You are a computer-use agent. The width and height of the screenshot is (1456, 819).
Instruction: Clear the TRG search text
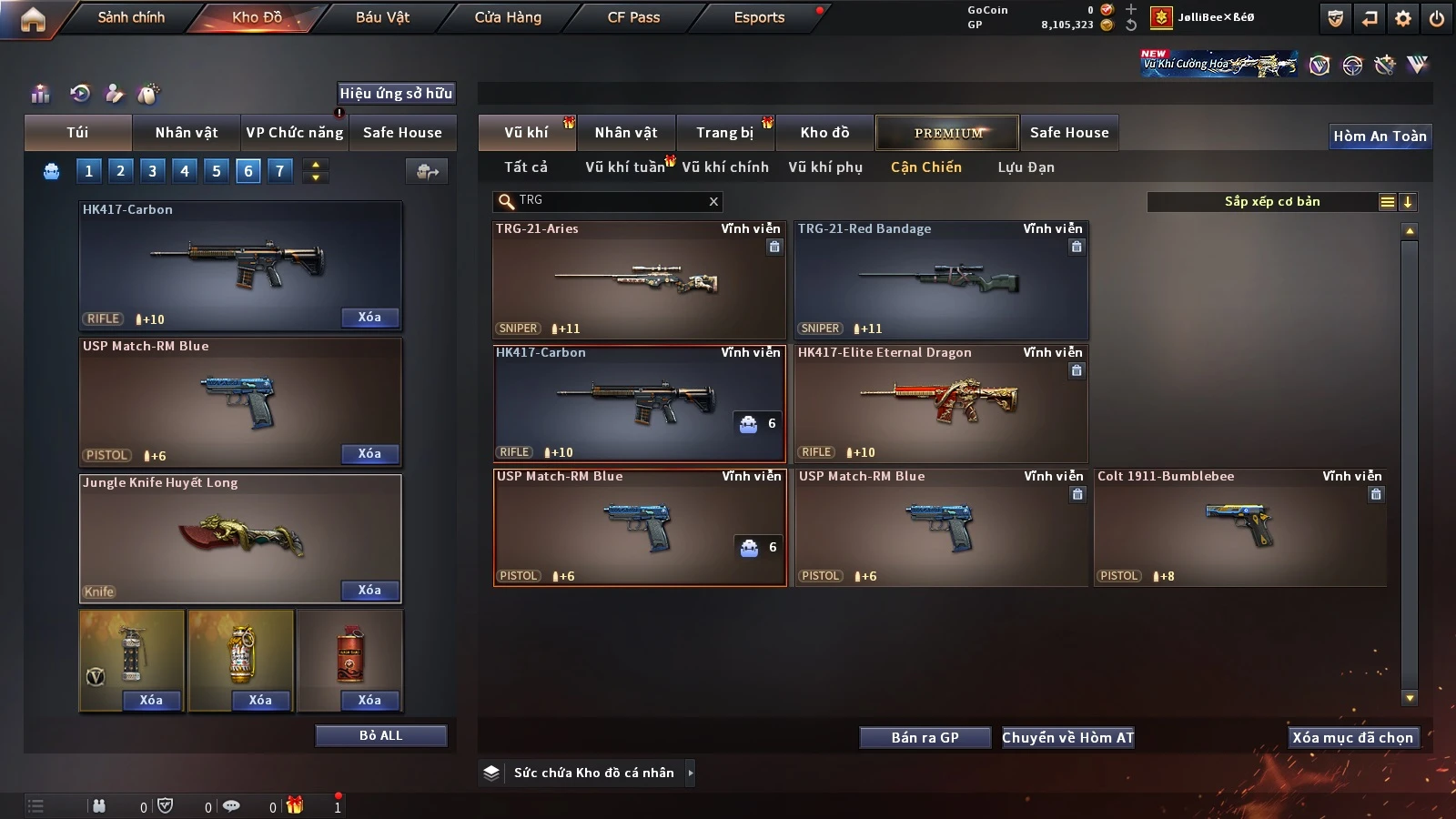[x=713, y=201]
